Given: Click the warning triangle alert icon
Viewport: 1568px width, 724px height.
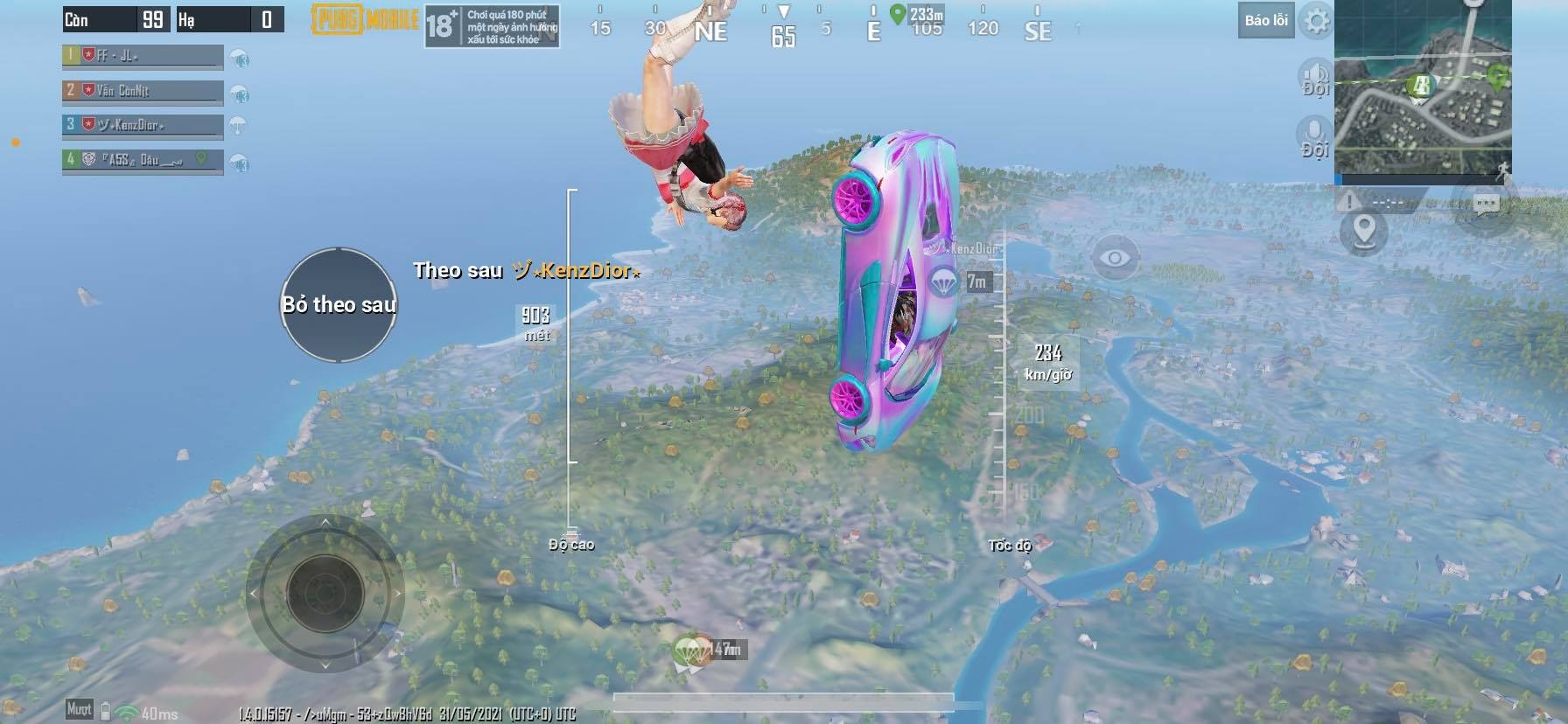Looking at the screenshot, I should [x=1347, y=203].
